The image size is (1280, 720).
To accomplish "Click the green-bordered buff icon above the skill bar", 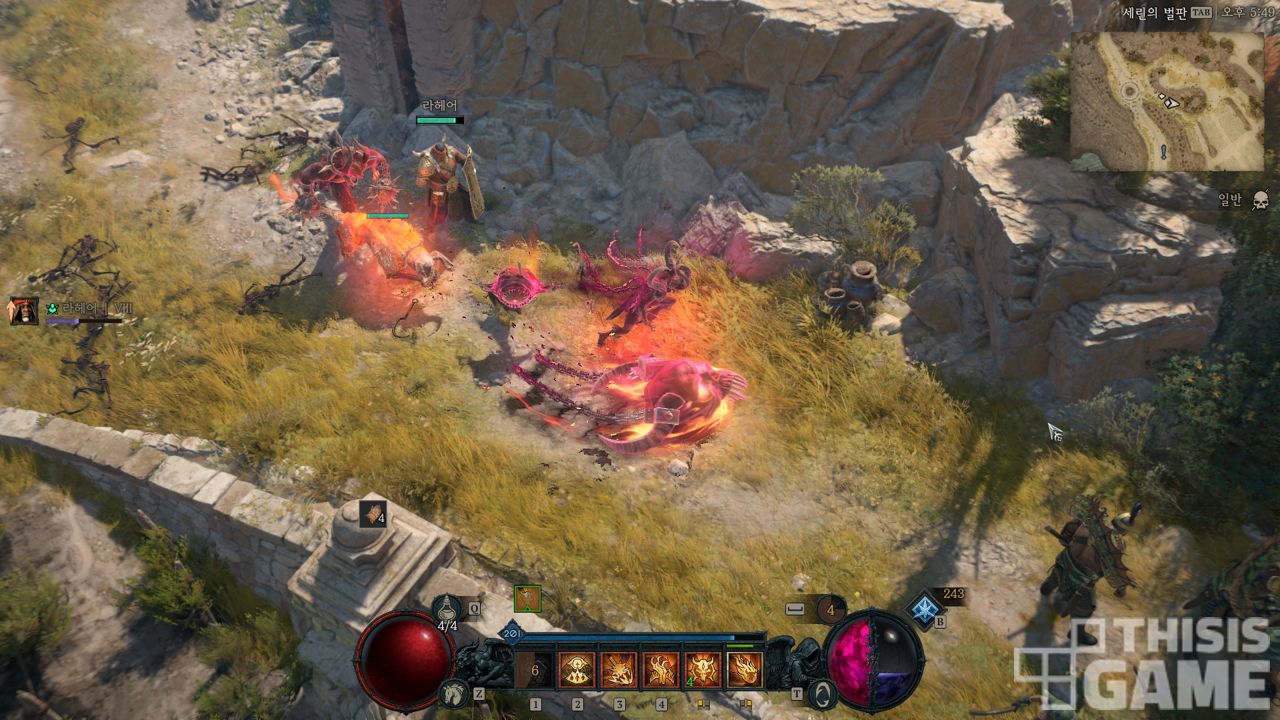I will (527, 598).
